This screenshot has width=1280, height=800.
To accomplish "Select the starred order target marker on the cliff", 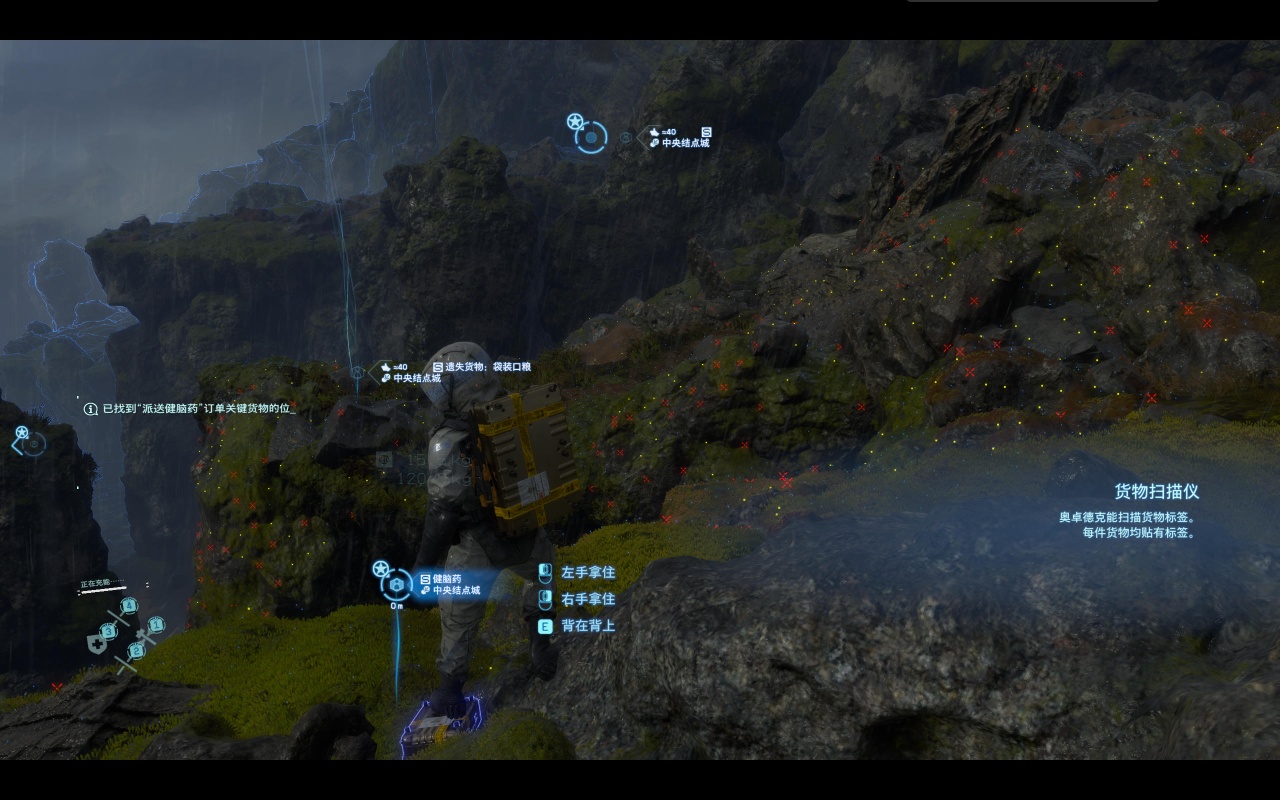I will 590,137.
